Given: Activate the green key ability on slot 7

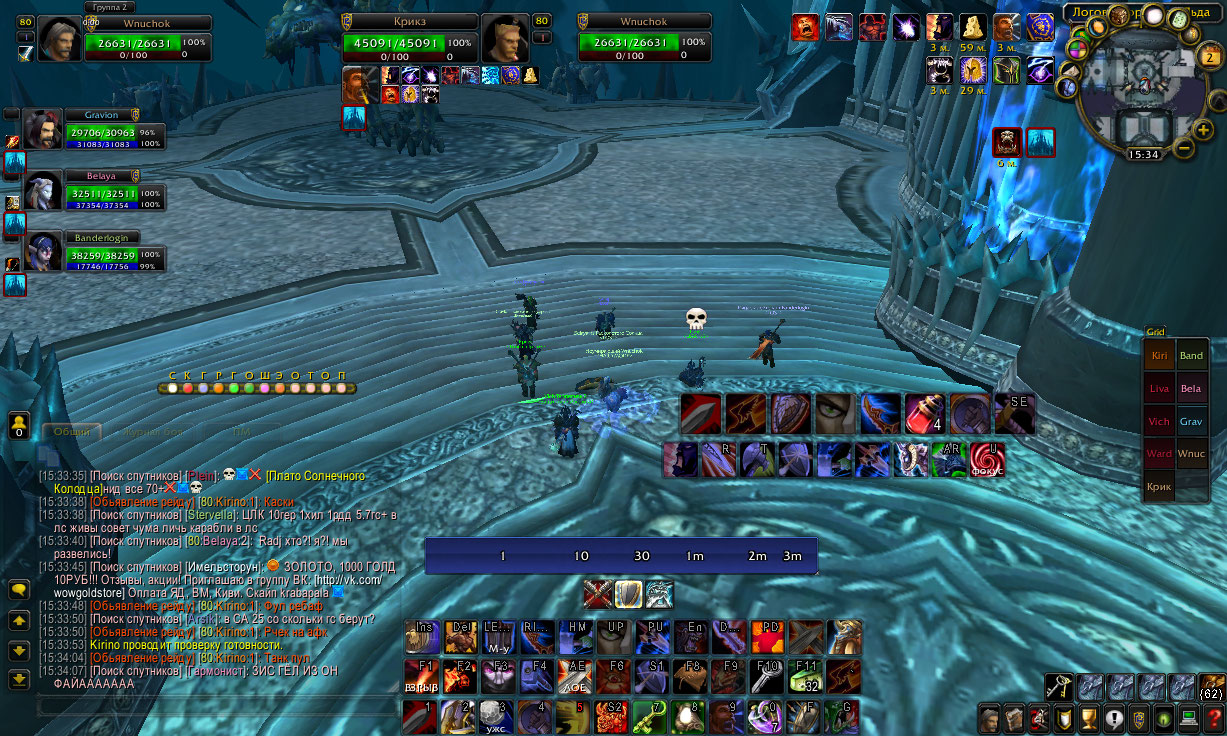Looking at the screenshot, I should point(651,716).
